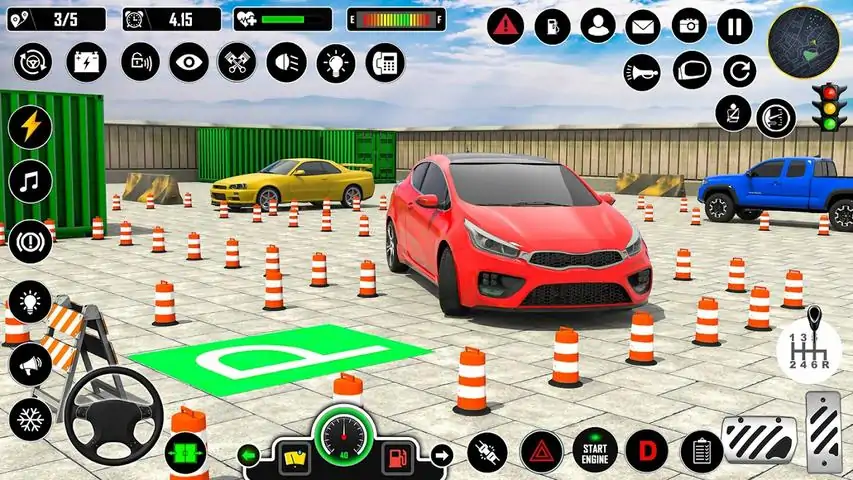Switch view with the eye icon

pyautogui.click(x=188, y=63)
